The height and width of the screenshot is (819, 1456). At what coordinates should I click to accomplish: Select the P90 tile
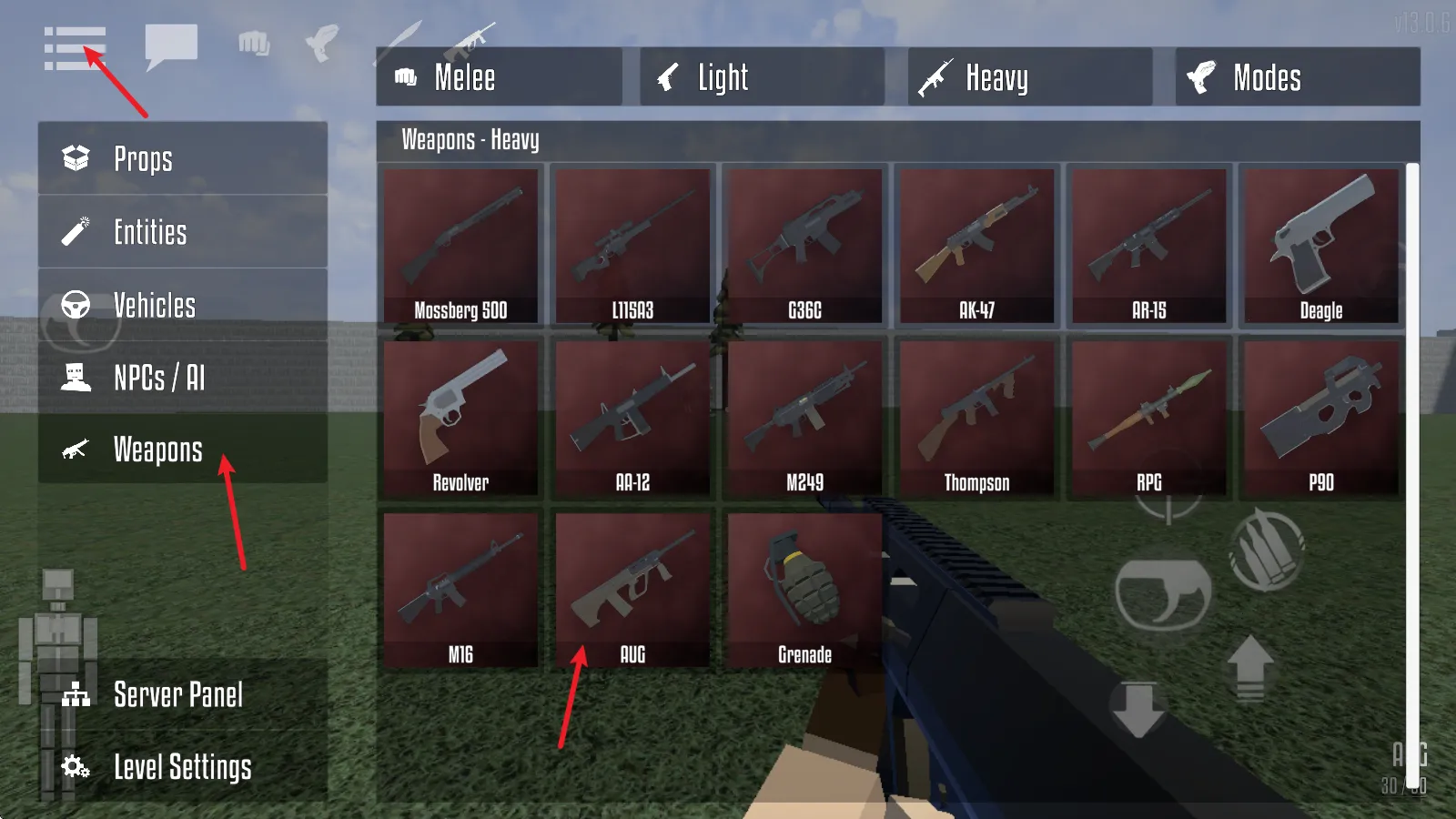tap(1320, 418)
